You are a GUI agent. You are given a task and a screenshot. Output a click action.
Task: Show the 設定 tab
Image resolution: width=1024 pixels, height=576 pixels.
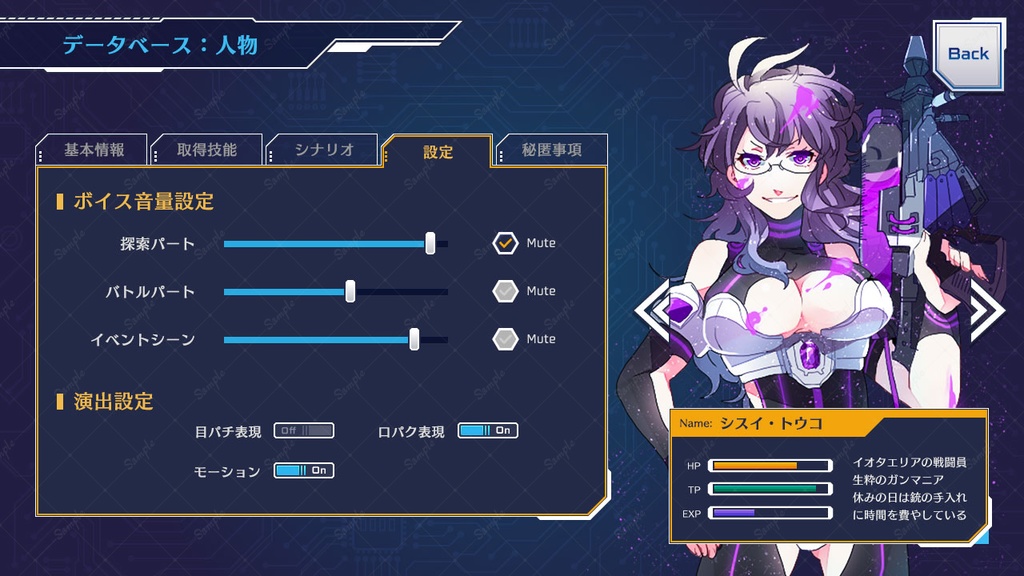click(x=438, y=152)
